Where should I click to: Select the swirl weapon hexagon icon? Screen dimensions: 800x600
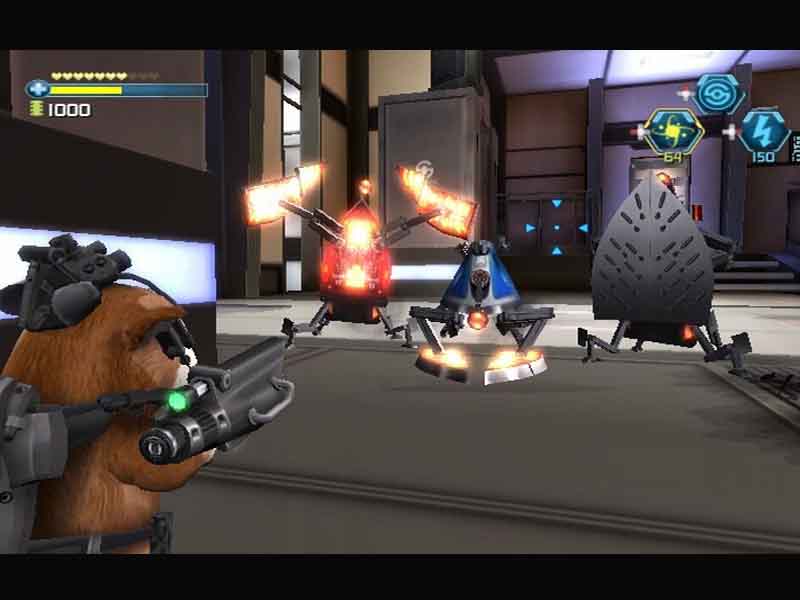(x=719, y=93)
